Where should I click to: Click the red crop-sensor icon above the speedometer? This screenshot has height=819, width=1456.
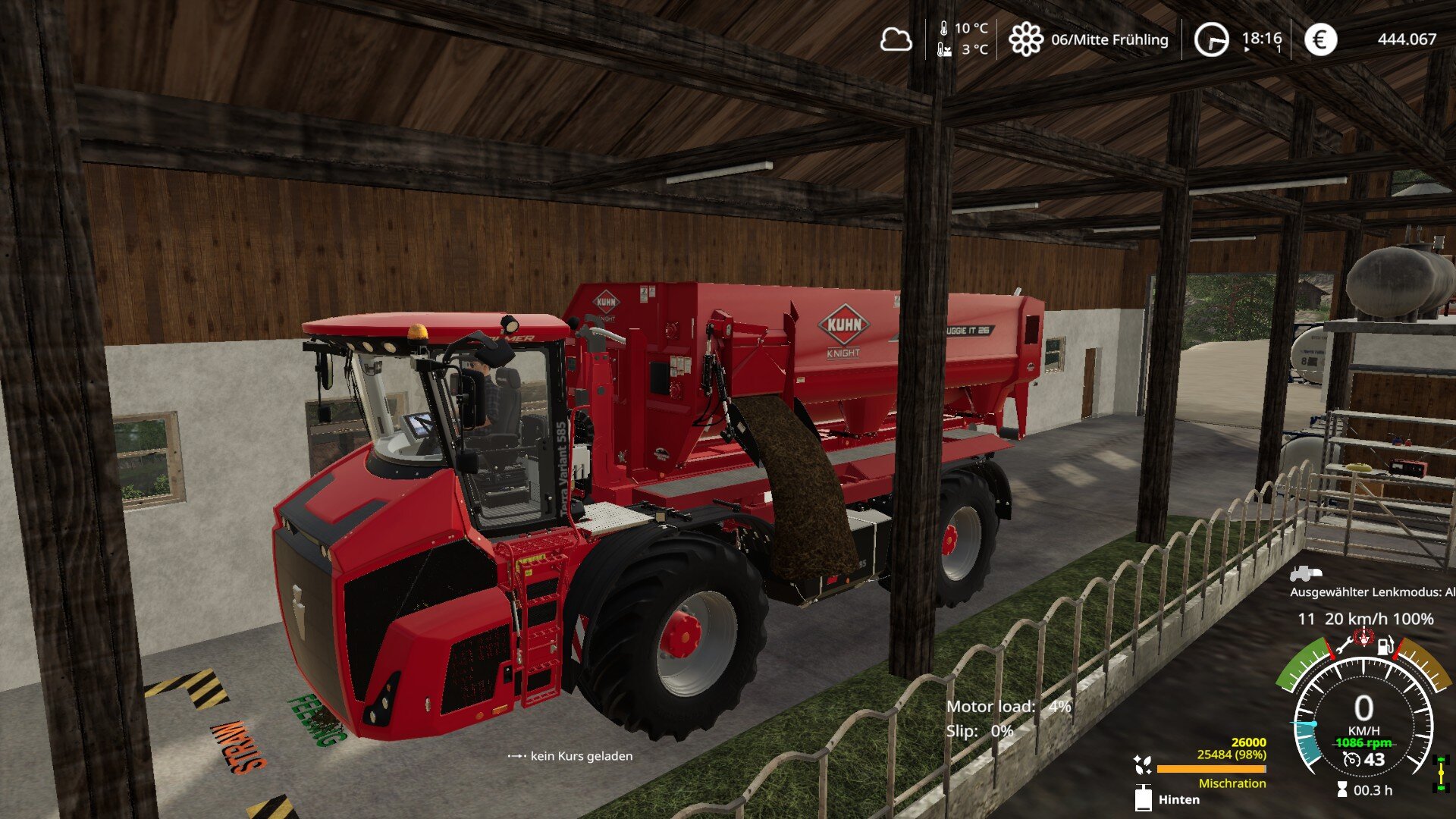click(x=1363, y=637)
